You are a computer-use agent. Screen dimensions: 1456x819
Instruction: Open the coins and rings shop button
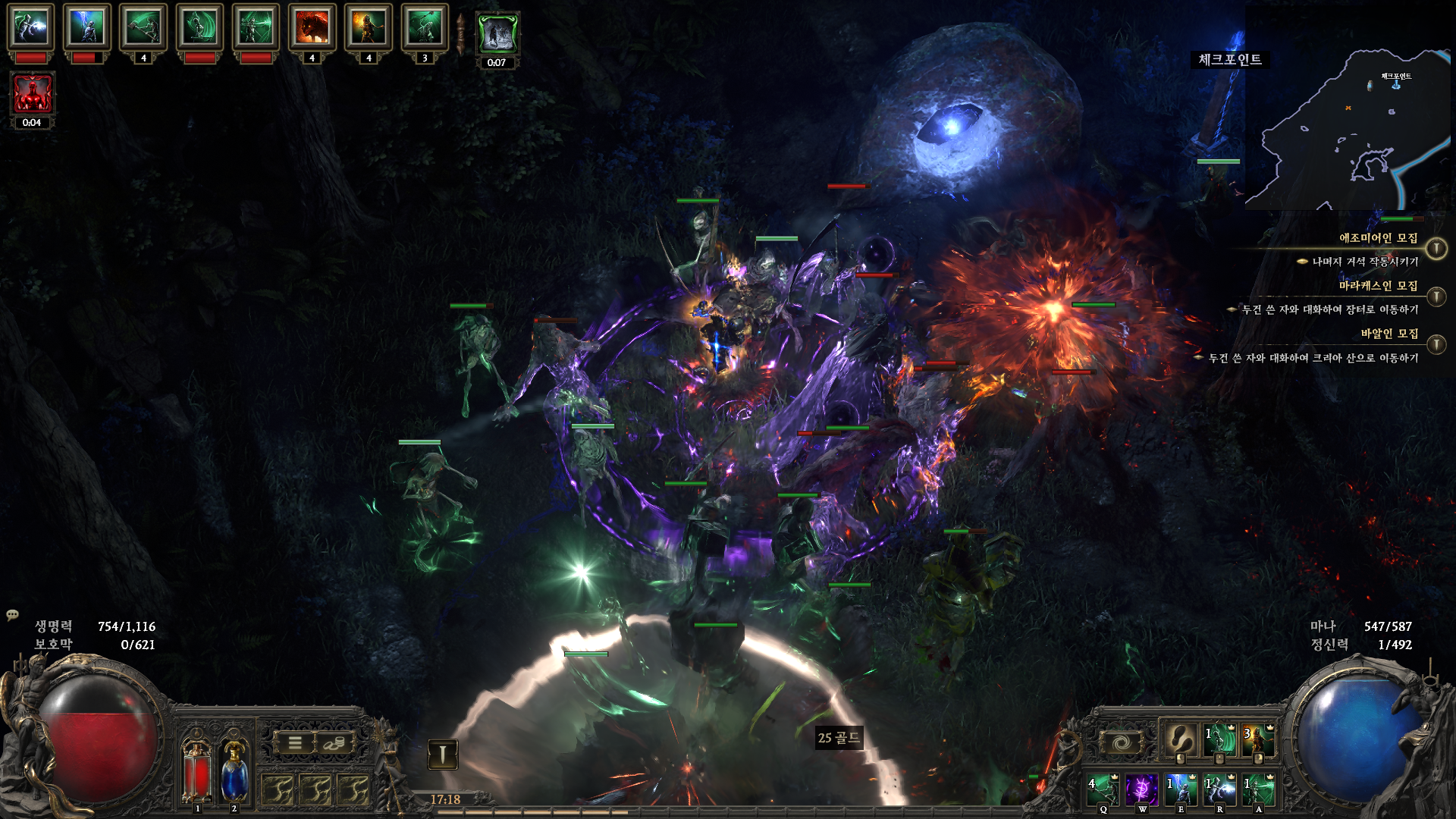click(x=334, y=743)
